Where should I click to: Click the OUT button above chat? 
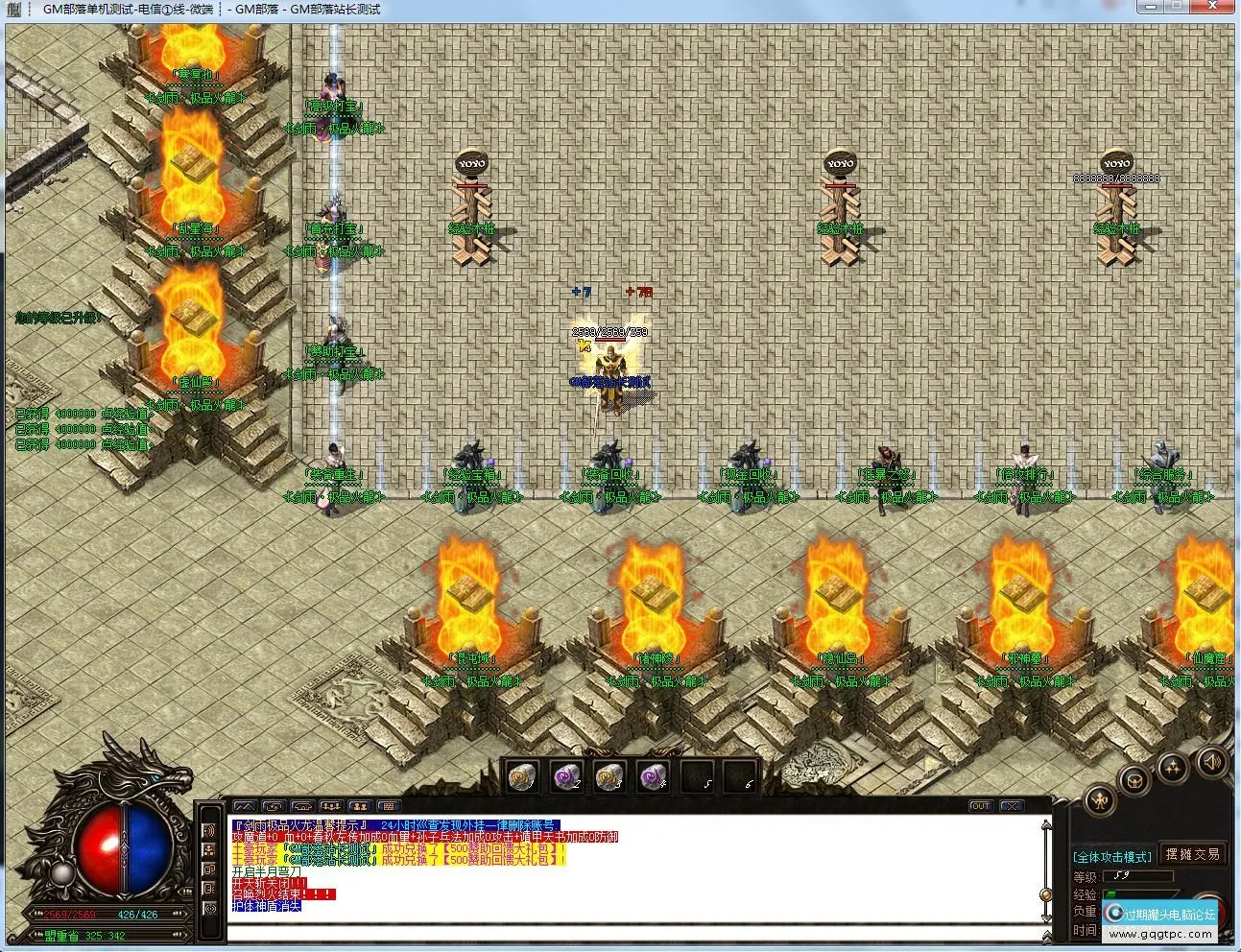[x=980, y=806]
